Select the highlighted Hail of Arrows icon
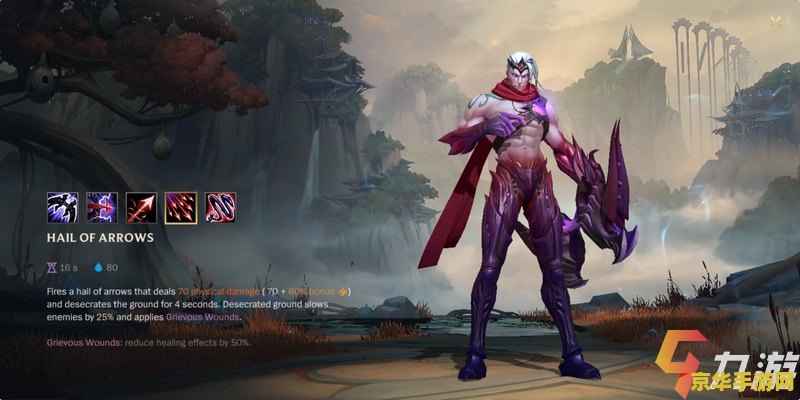This screenshot has height=400, width=800. (x=180, y=207)
